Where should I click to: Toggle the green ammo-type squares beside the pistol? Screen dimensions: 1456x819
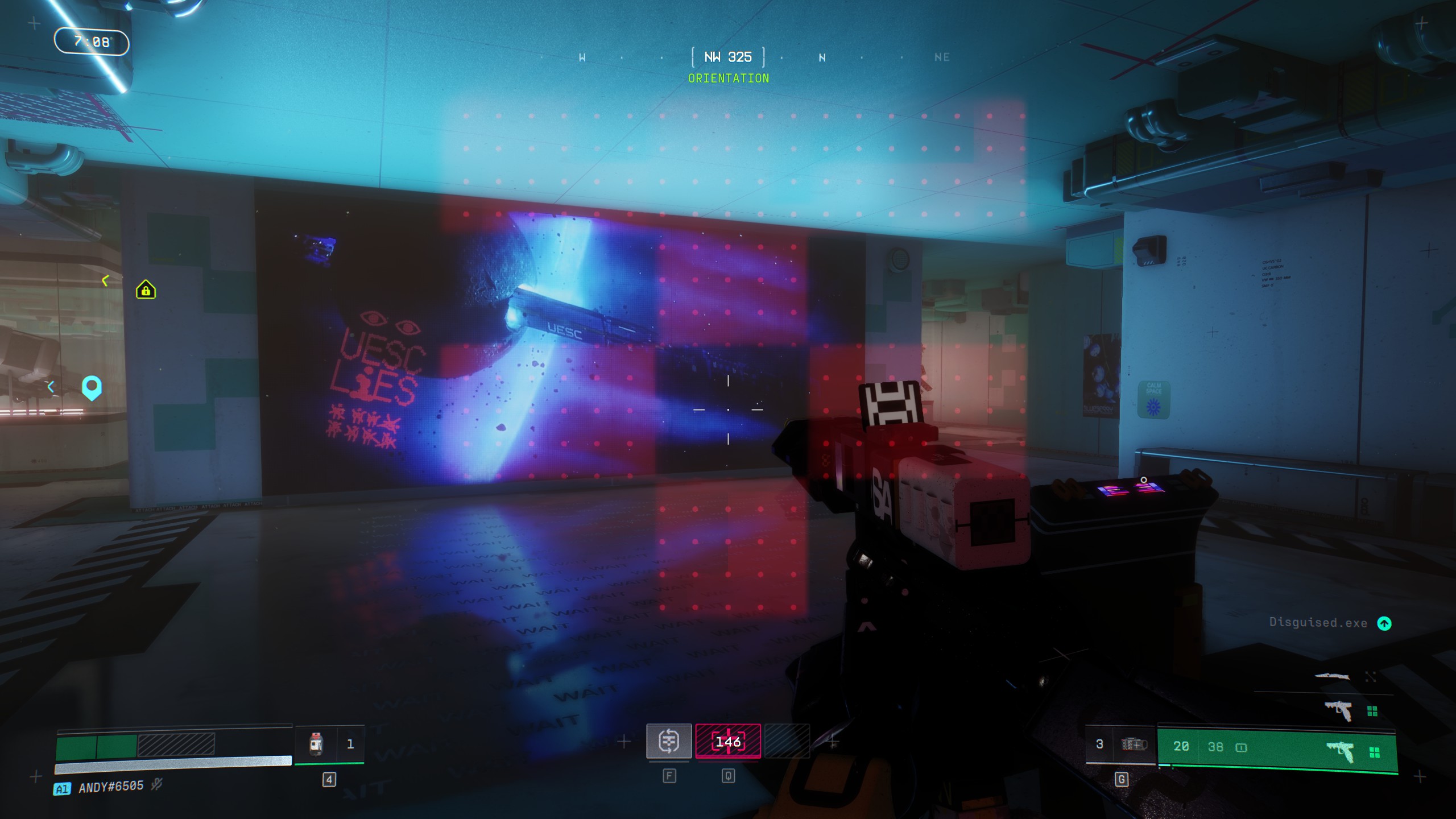pos(1376,753)
